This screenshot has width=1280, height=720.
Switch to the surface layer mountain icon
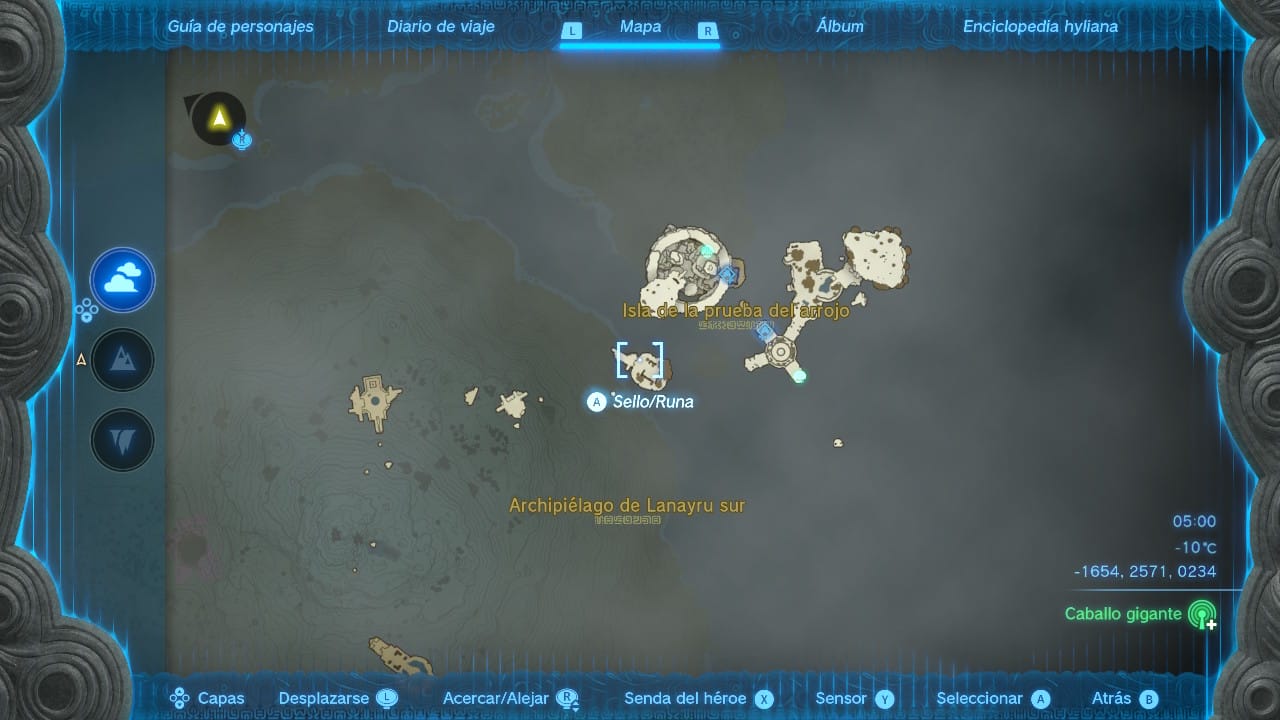coord(123,360)
